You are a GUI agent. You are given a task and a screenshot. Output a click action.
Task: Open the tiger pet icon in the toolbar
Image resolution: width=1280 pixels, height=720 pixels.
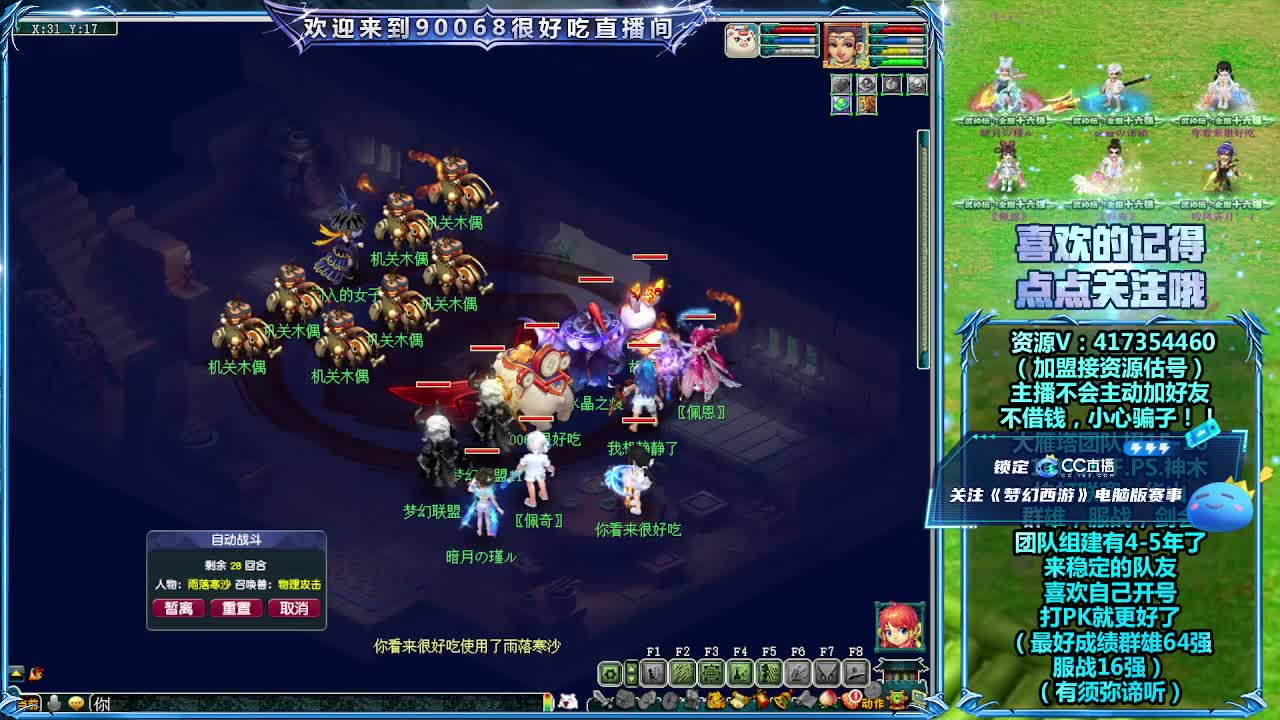[x=716, y=700]
